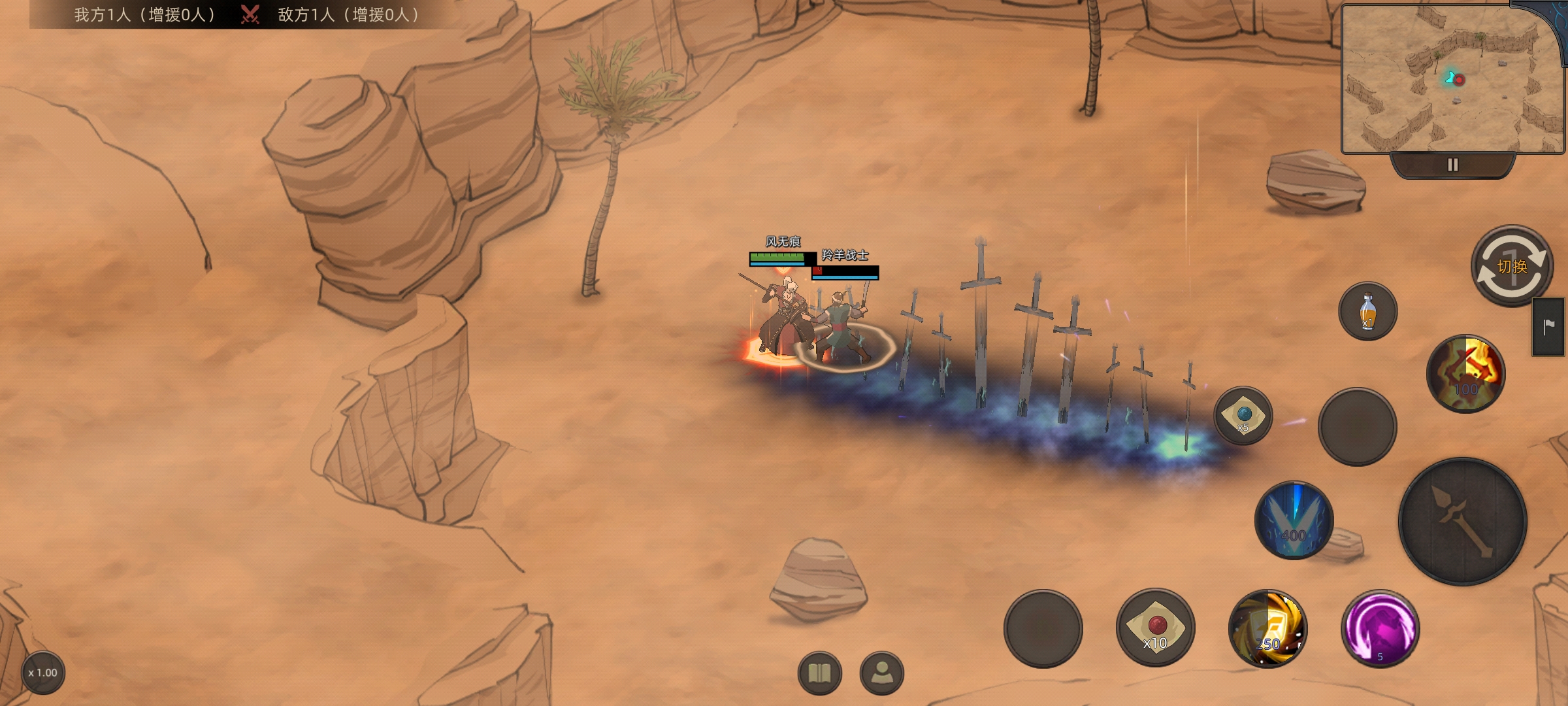Click the 切换 switch button
The image size is (1568, 706).
[x=1511, y=266]
